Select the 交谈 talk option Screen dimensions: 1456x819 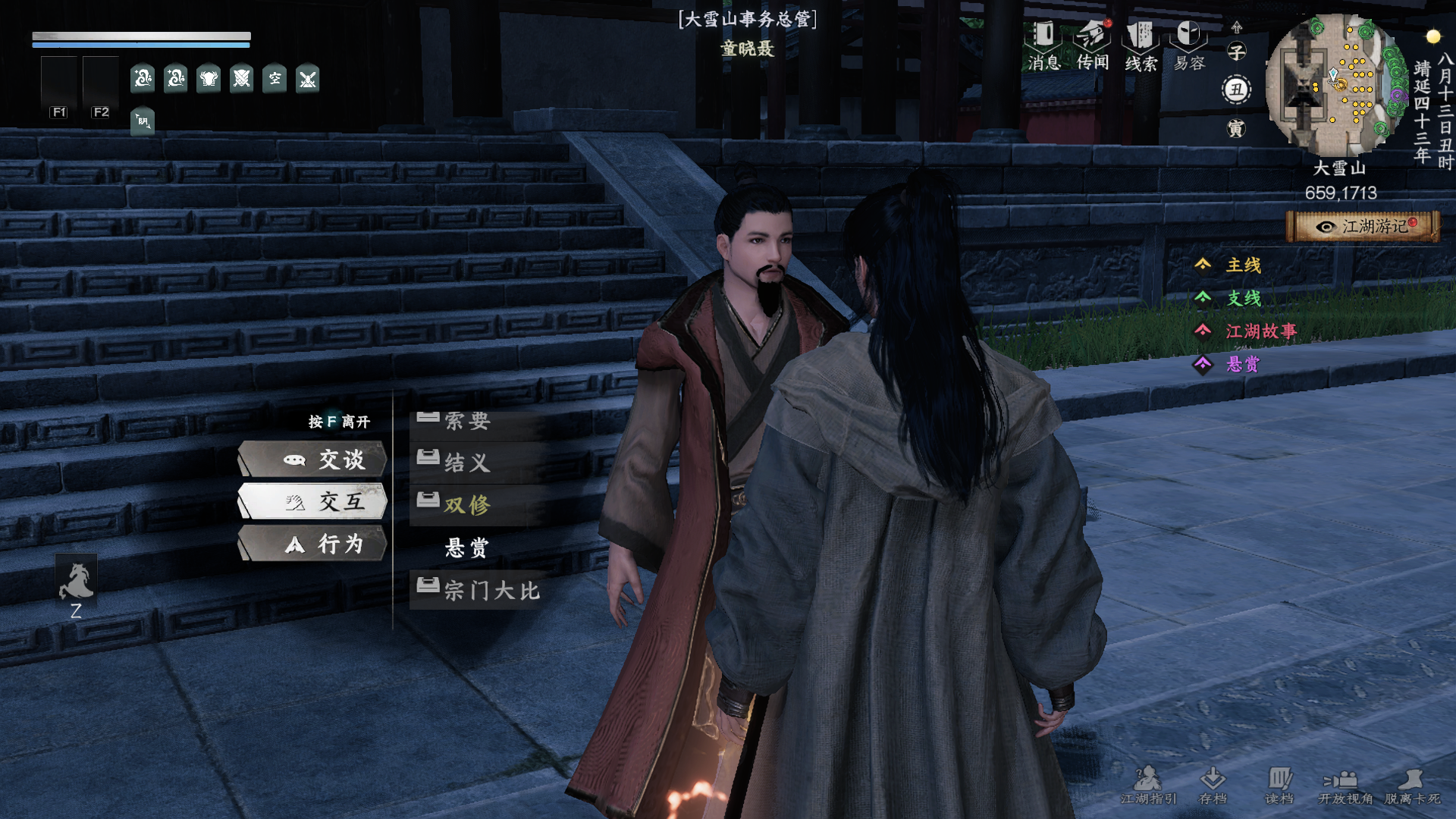tap(313, 460)
